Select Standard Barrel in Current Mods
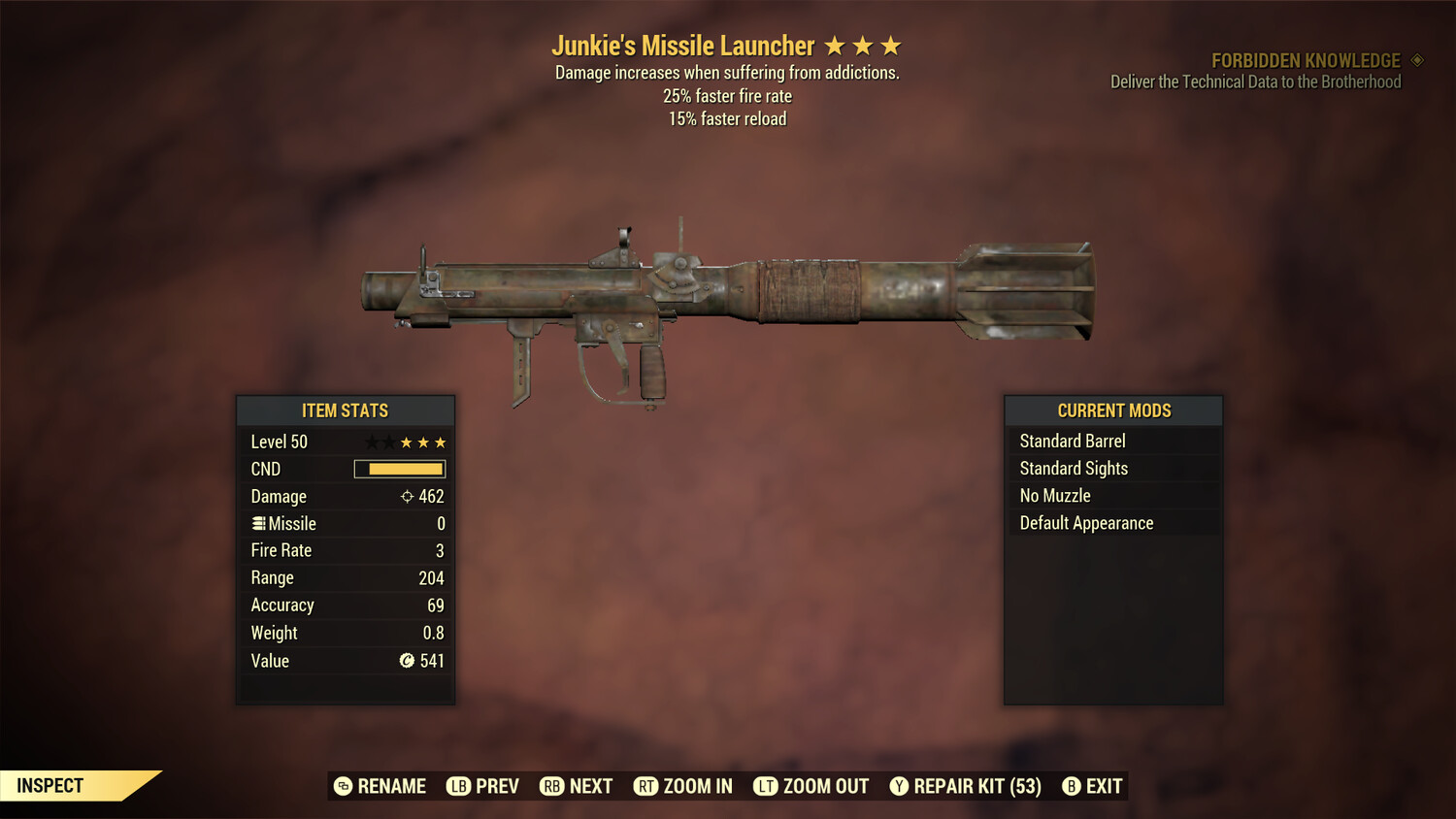 pyautogui.click(x=1072, y=441)
